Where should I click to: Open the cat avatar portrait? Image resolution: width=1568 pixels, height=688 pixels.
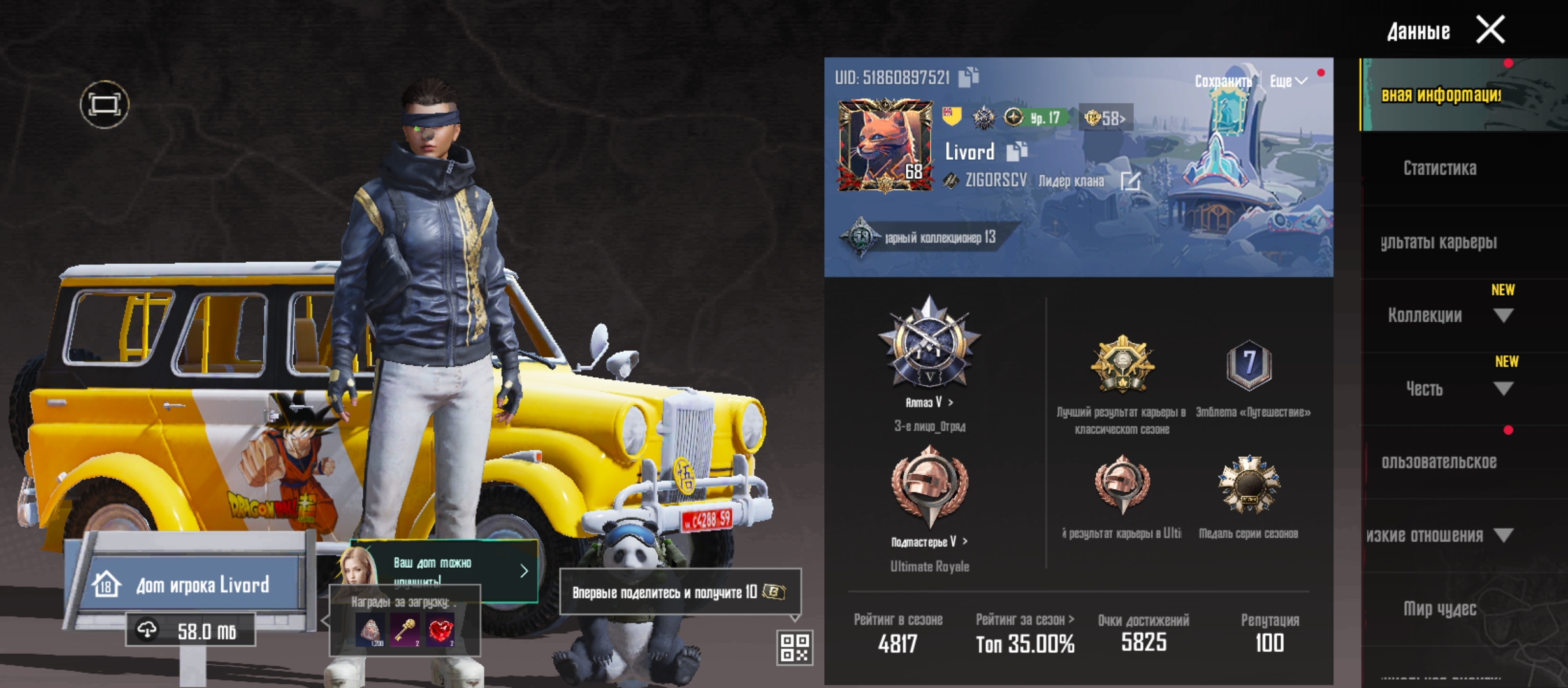click(885, 146)
